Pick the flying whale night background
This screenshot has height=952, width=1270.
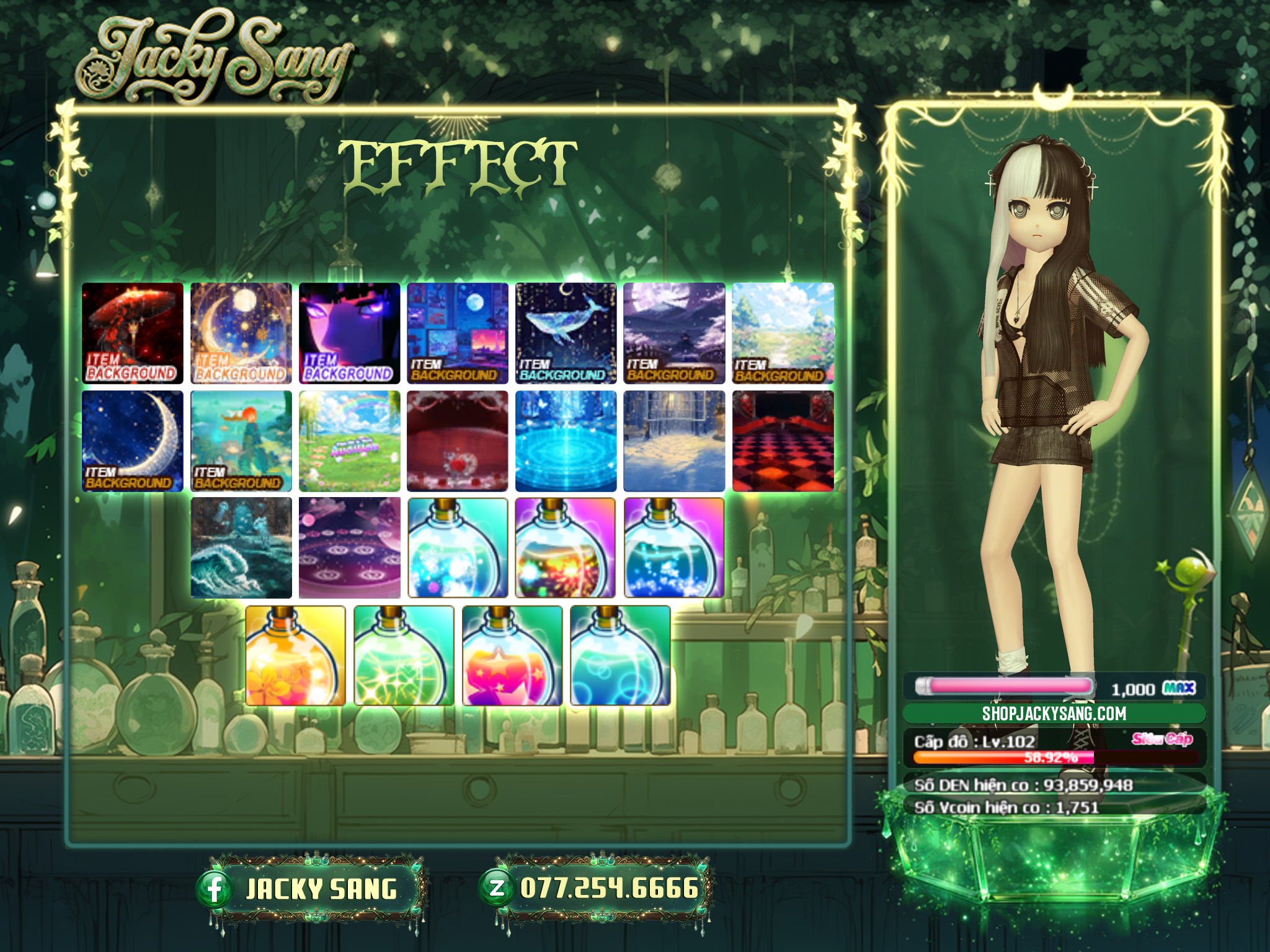coord(566,333)
